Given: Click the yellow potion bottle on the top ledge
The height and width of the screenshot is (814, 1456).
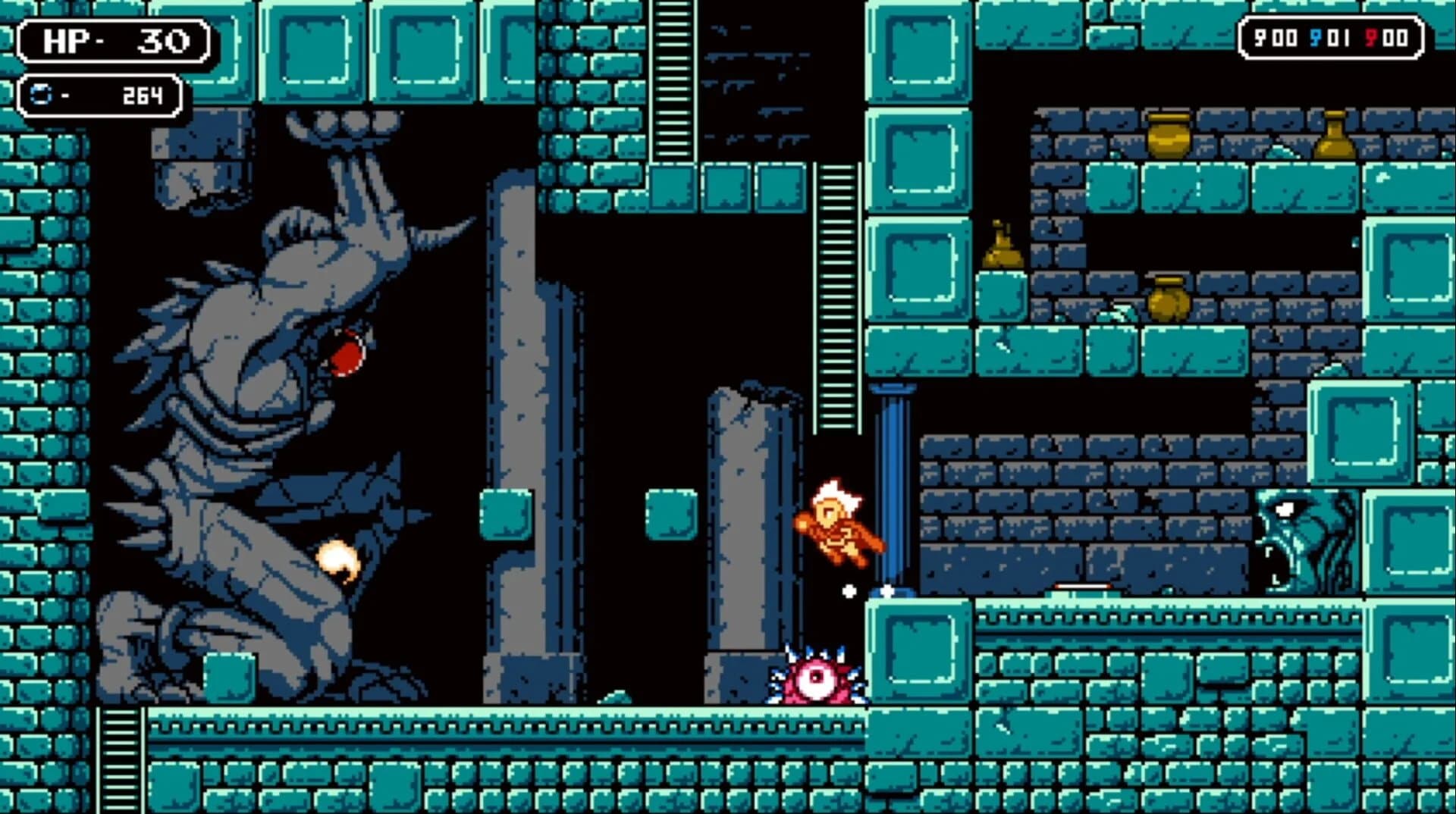Looking at the screenshot, I should pyautogui.click(x=1335, y=136).
